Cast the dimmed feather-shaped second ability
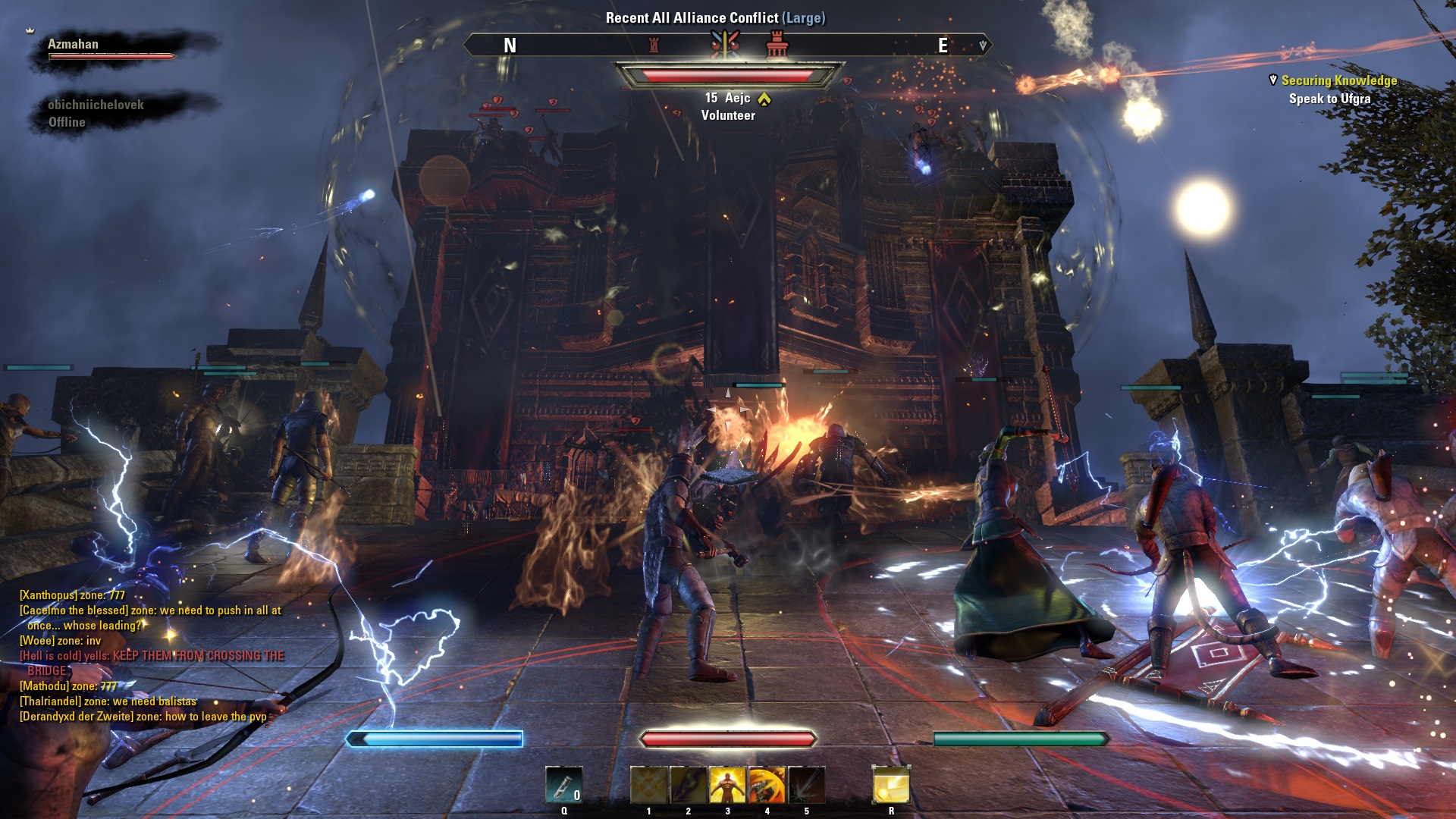 point(688,784)
